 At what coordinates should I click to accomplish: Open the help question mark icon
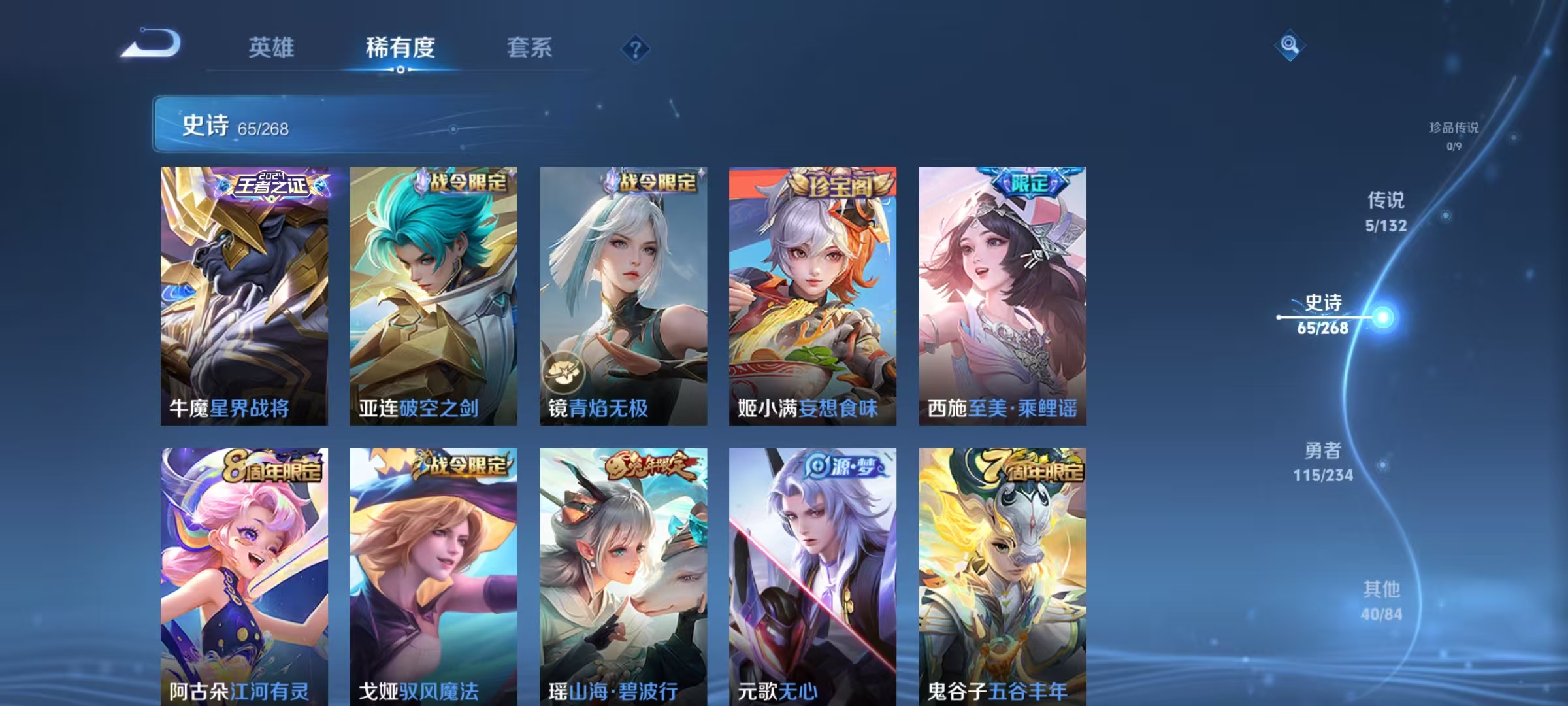tap(636, 48)
